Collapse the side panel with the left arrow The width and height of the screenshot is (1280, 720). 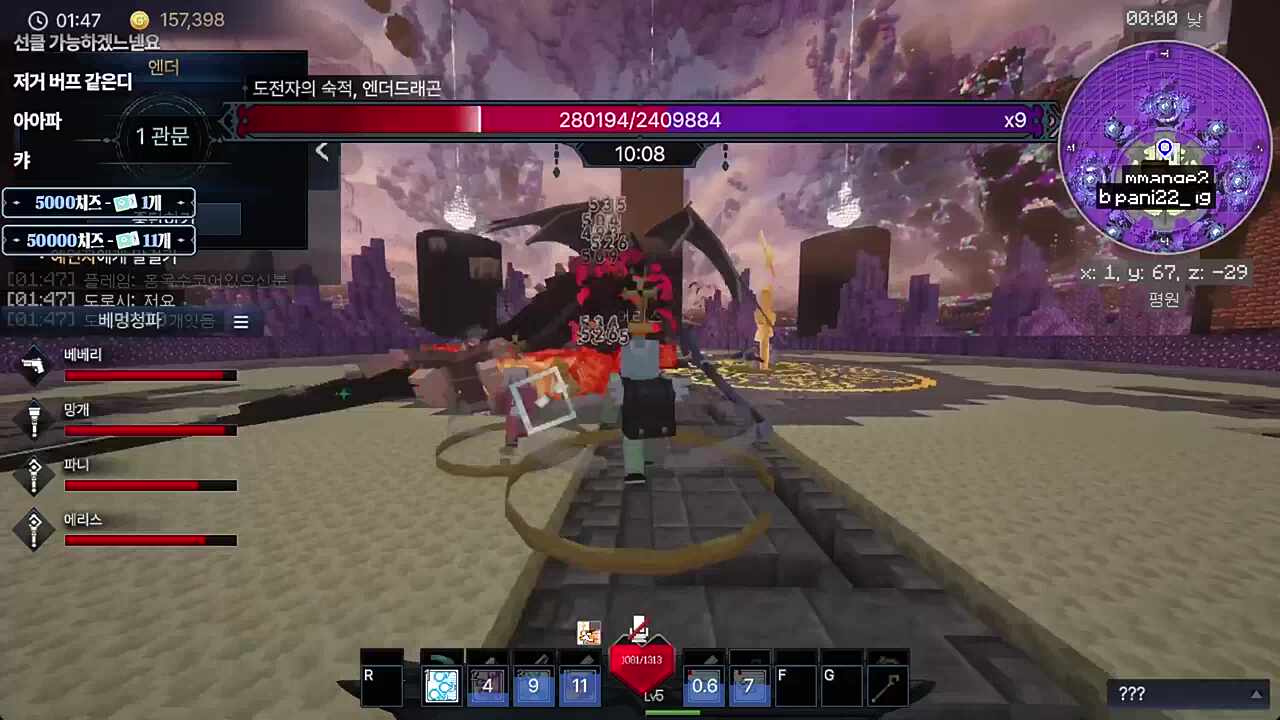pyautogui.click(x=322, y=152)
